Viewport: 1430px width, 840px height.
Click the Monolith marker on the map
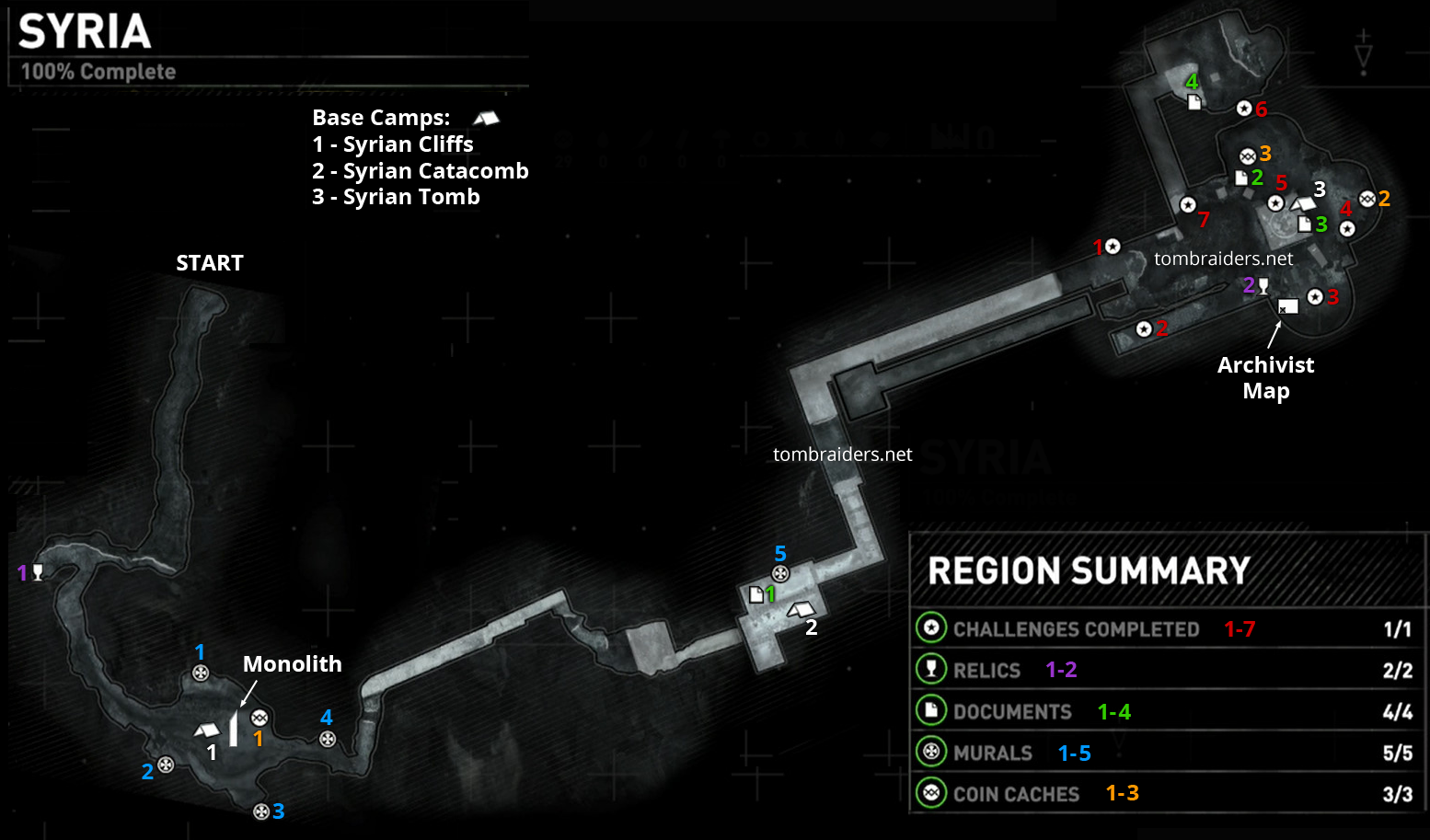point(234,729)
